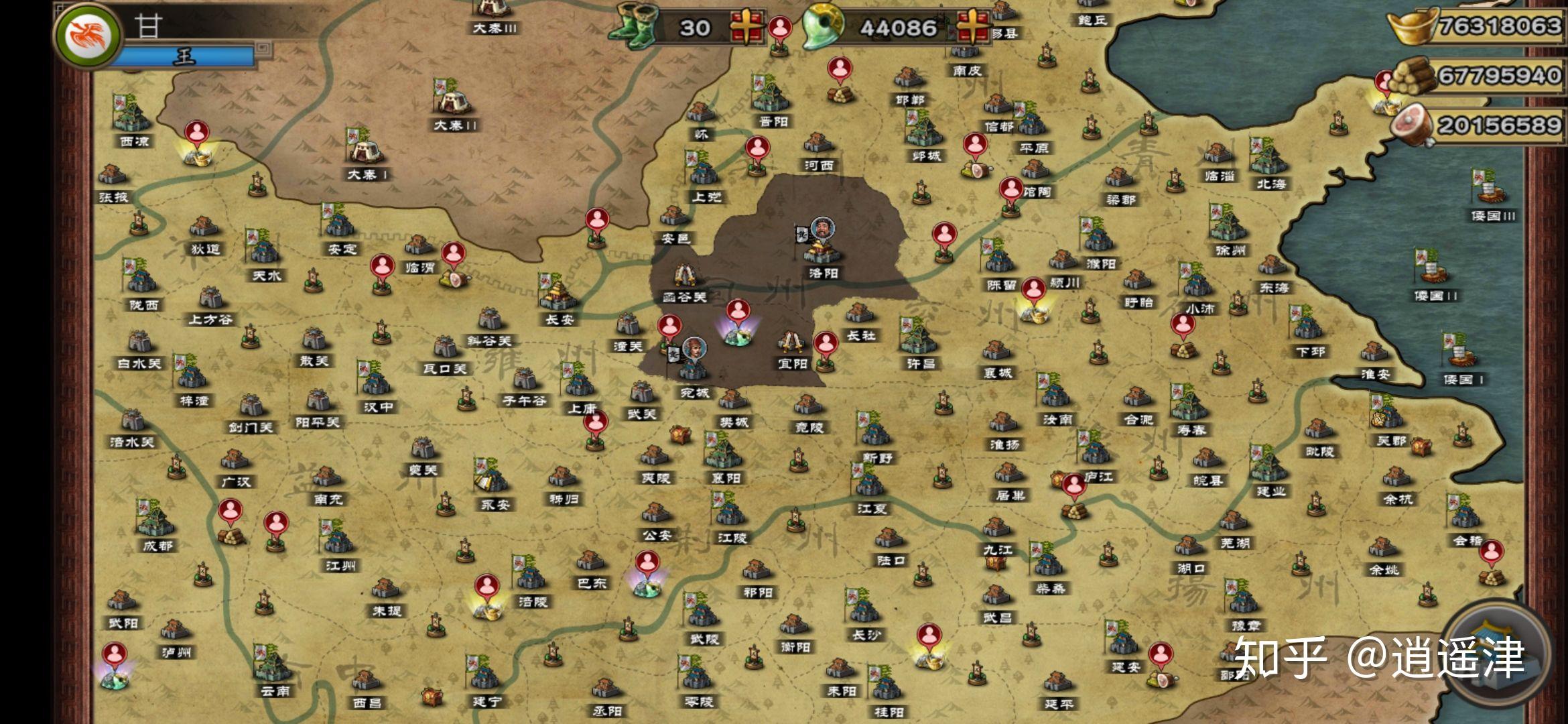Viewport: 1568px width, 724px height.
Task: Choose the 襄阳 city marker
Action: pyautogui.click(x=725, y=456)
